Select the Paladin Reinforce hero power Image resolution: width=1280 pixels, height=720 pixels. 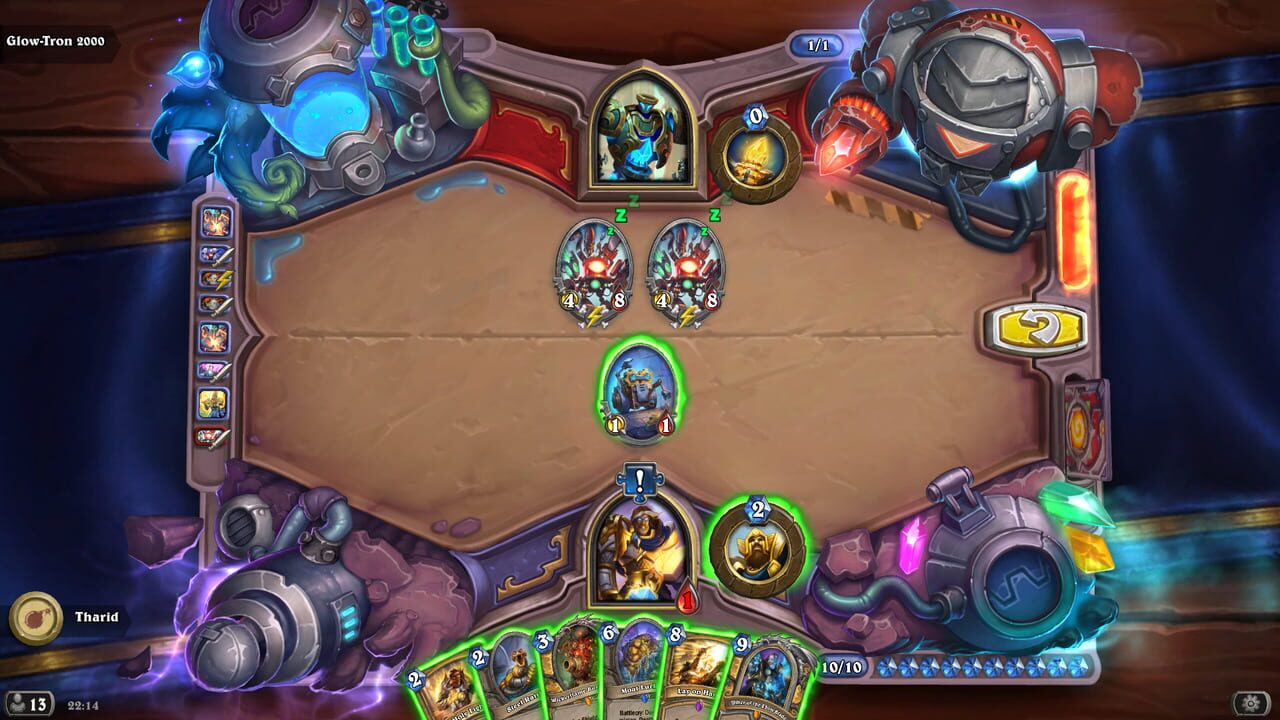point(756,546)
